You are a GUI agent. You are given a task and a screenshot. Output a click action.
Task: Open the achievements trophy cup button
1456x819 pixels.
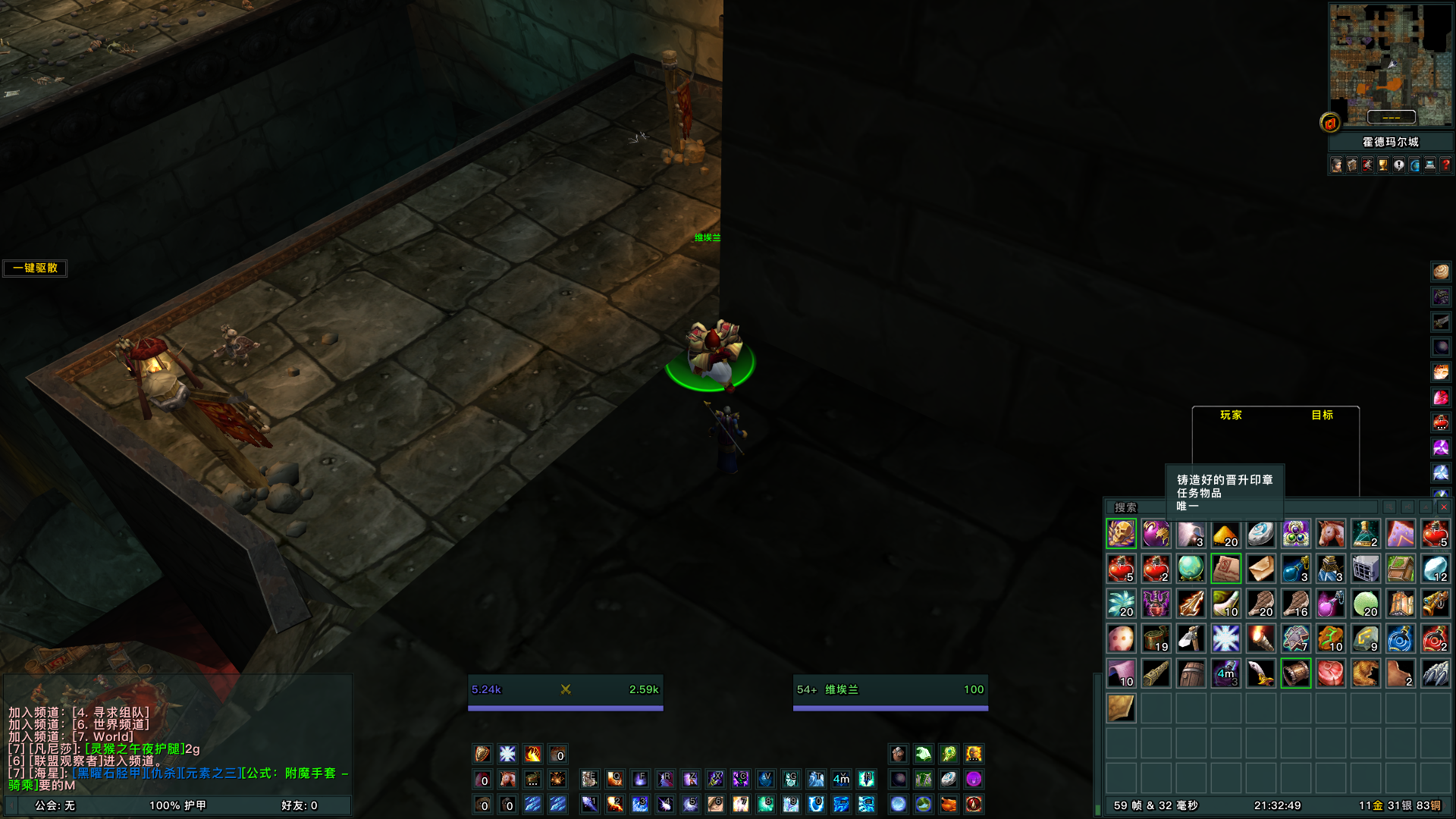[1383, 165]
